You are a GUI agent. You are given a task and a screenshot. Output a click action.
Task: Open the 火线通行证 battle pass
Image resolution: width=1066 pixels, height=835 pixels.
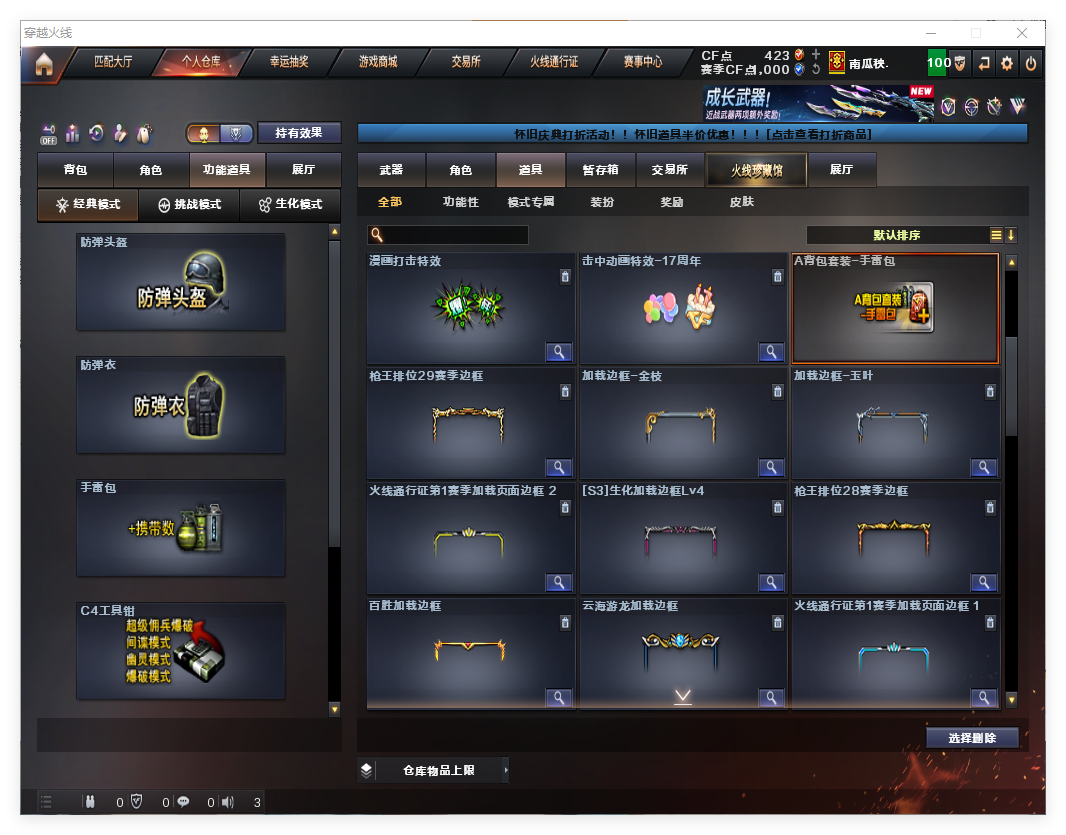(x=554, y=62)
